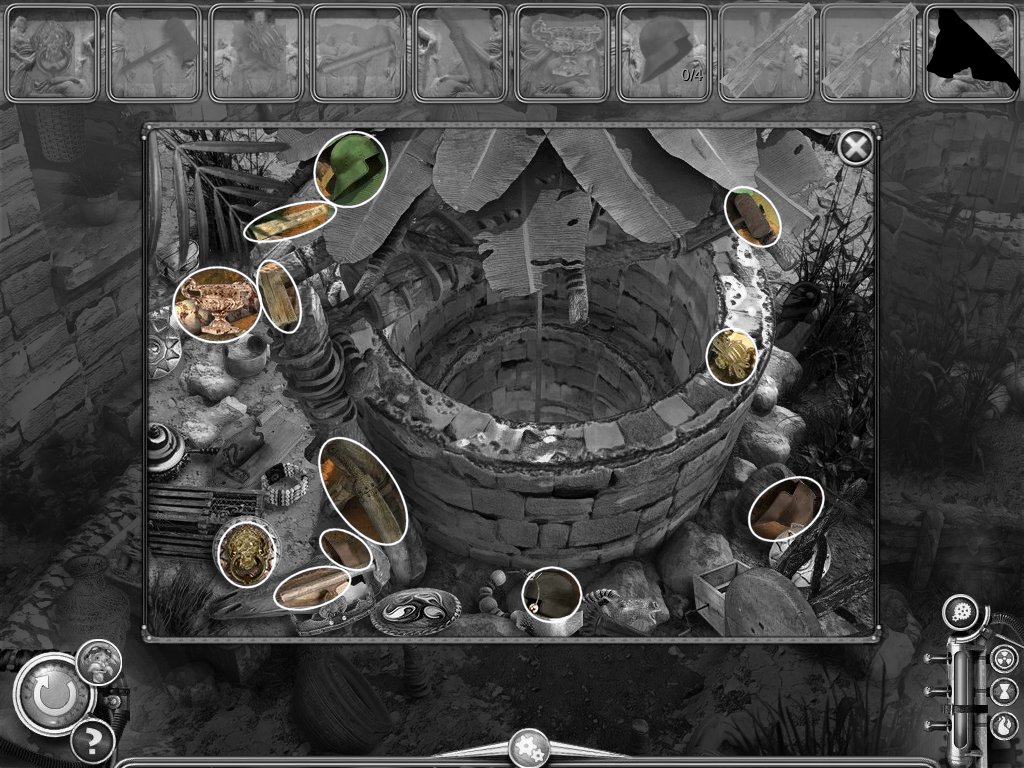This screenshot has width=1024, height=768.
Task: Pick the black silhouette target slot
Action: point(971,53)
